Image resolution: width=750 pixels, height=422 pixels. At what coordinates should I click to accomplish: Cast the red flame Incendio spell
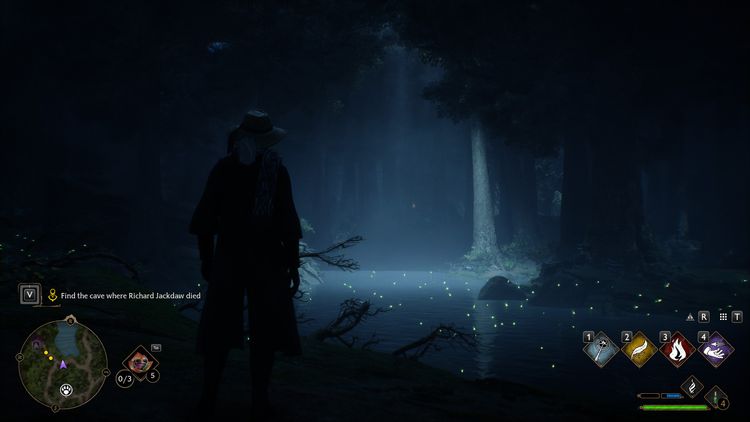[x=678, y=349]
